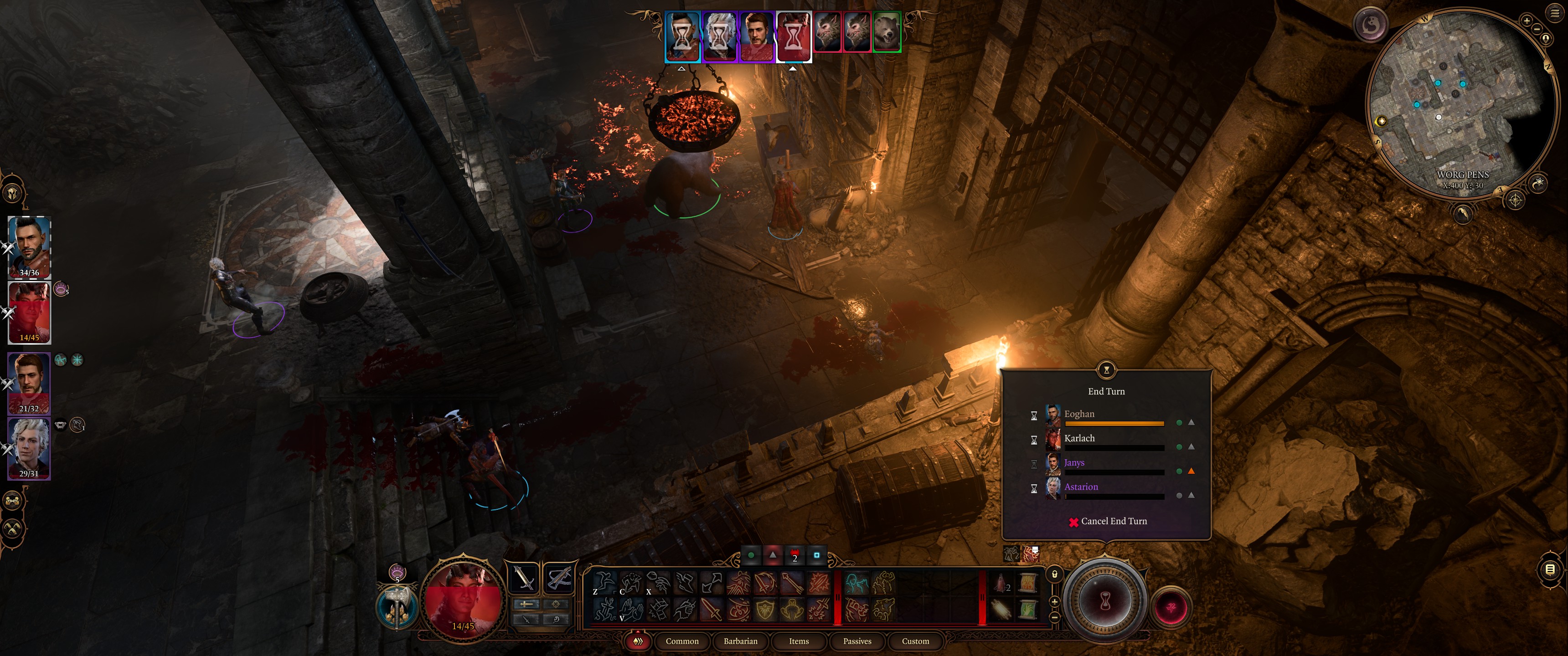Click the hourglass end turn orb

(1105, 601)
